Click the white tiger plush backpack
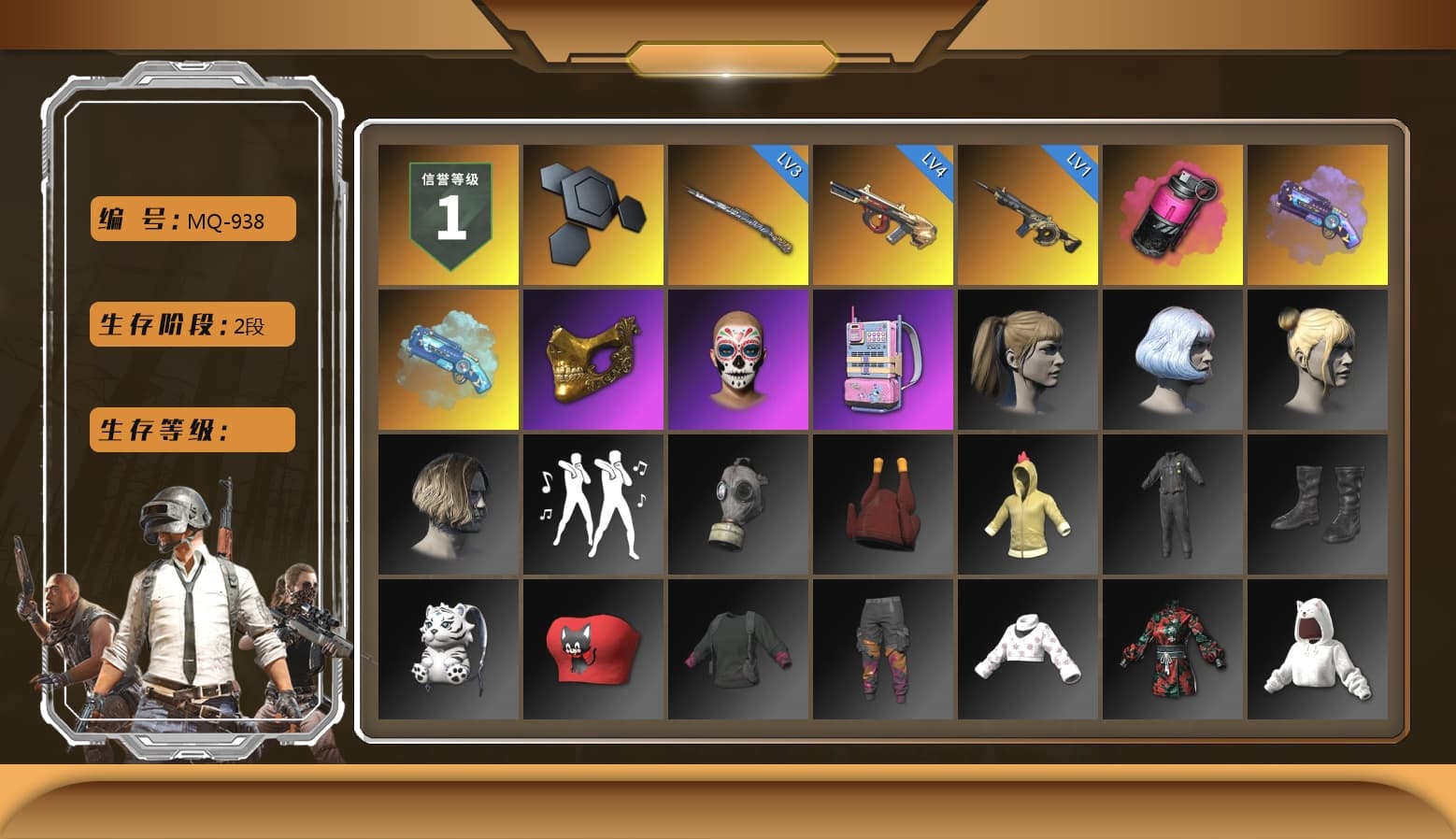Screen dimensions: 1456x839 (x=446, y=649)
